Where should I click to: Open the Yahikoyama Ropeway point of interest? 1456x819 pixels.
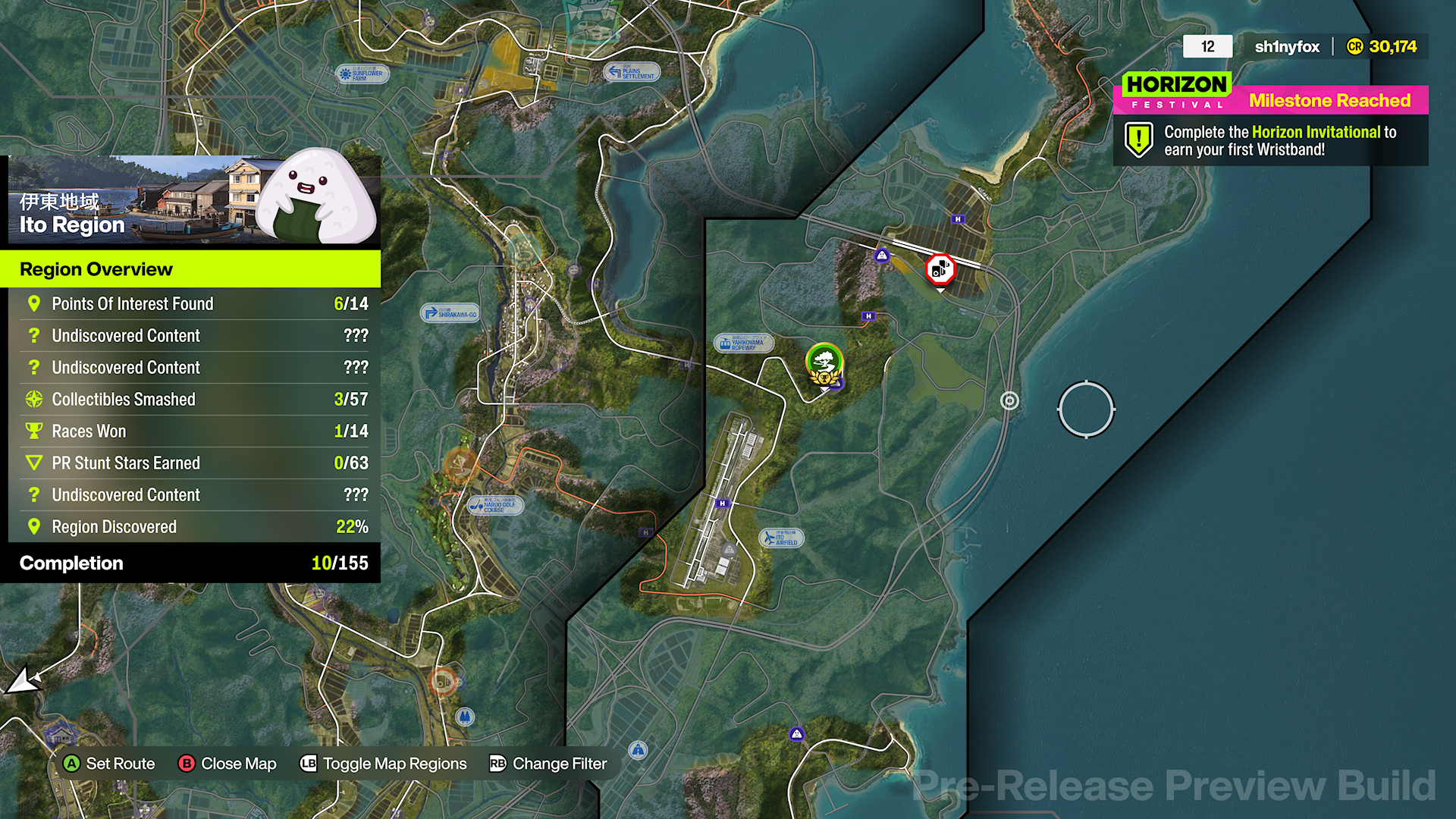pos(744,343)
